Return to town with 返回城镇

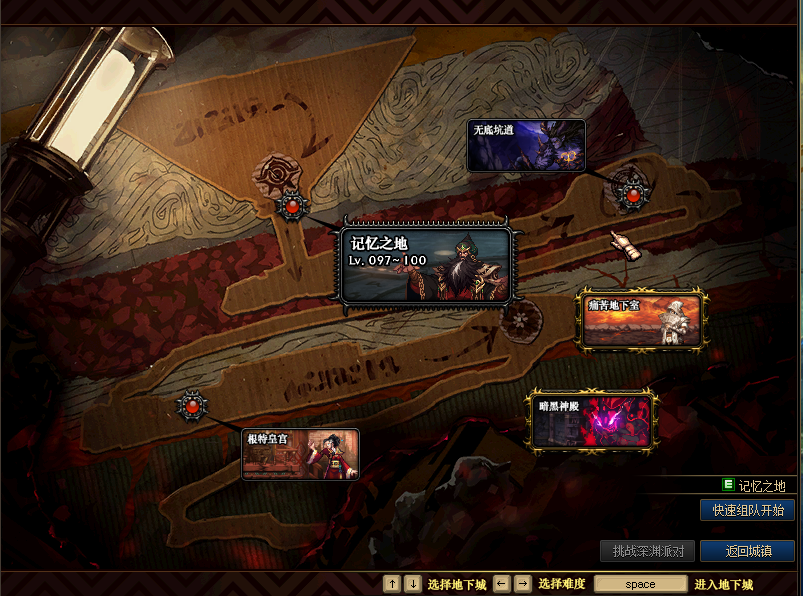747,551
